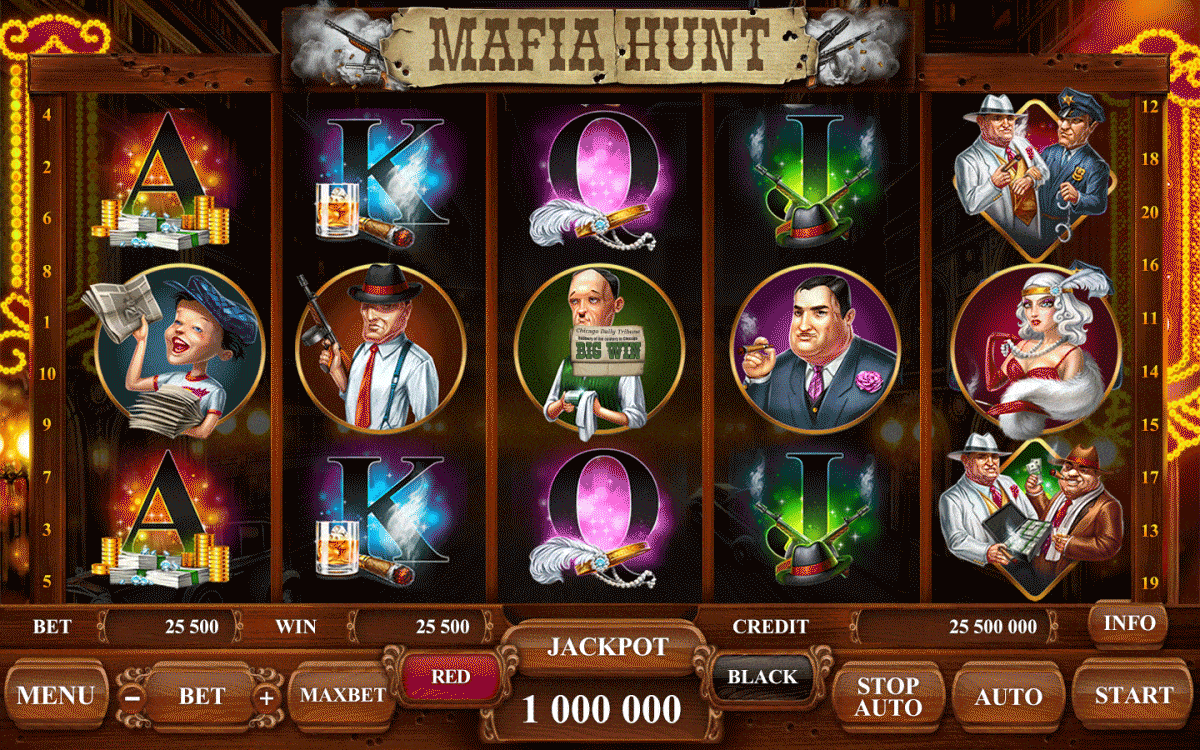
Task: Choose the RED gamble button
Action: tap(450, 677)
